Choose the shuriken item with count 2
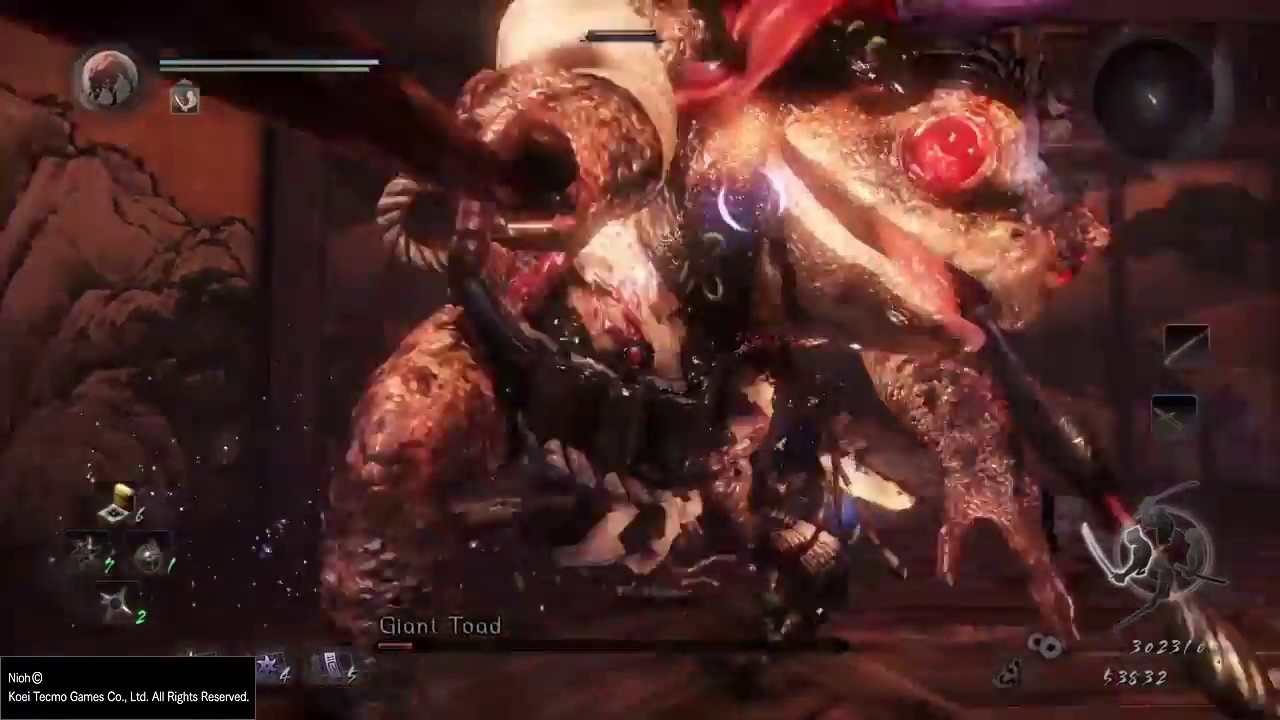The width and height of the screenshot is (1280, 720). click(x=117, y=604)
